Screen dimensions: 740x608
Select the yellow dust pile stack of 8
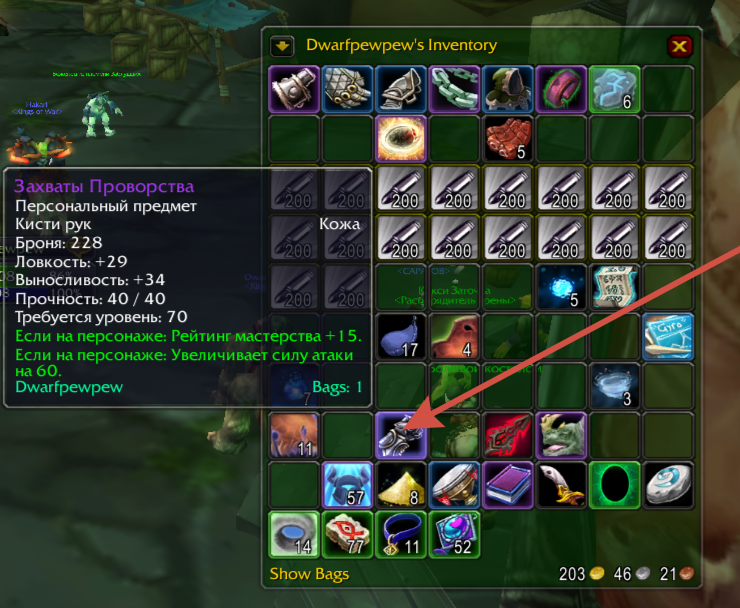click(x=401, y=485)
